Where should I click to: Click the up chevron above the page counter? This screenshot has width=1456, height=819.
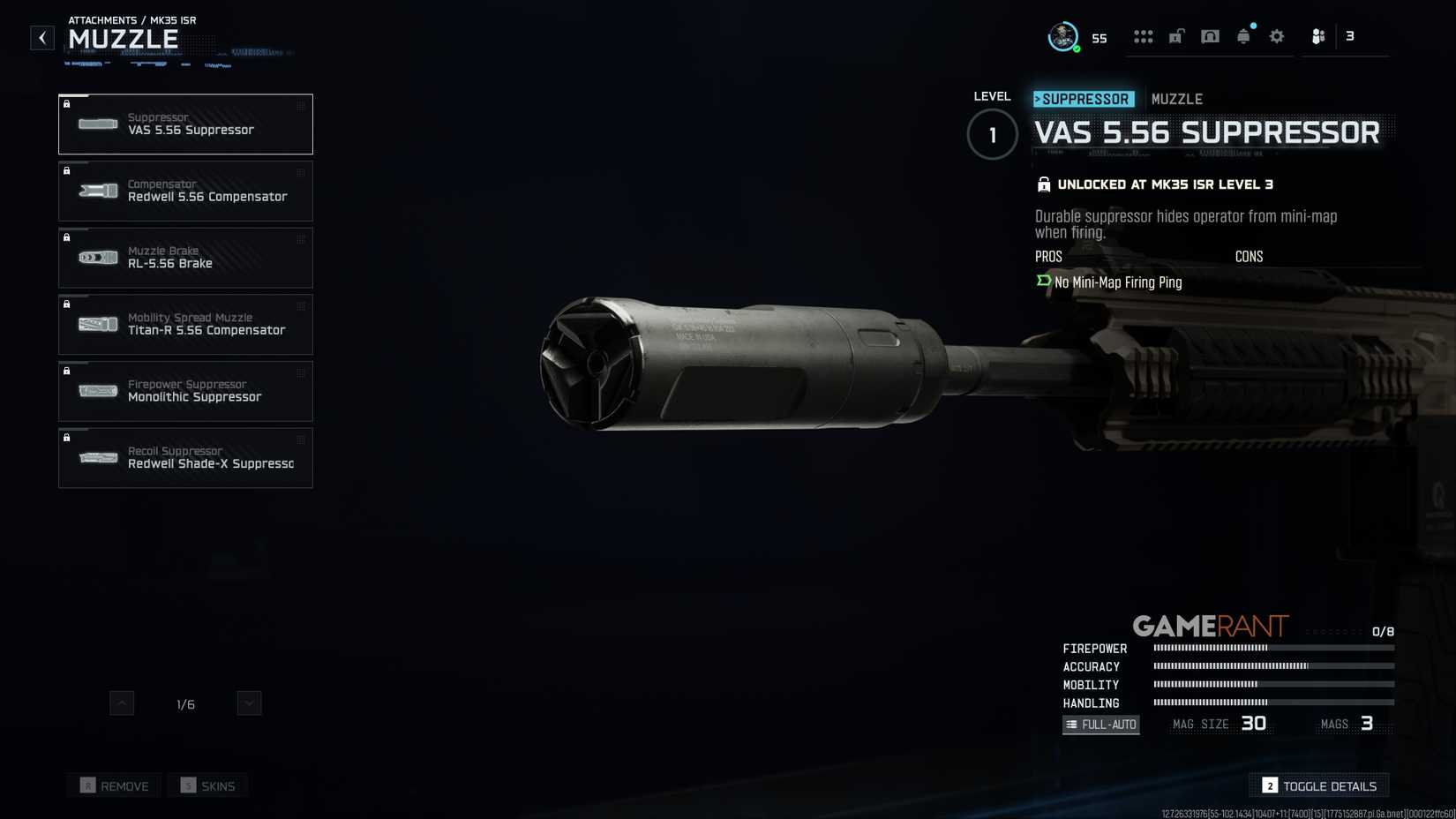[120, 703]
